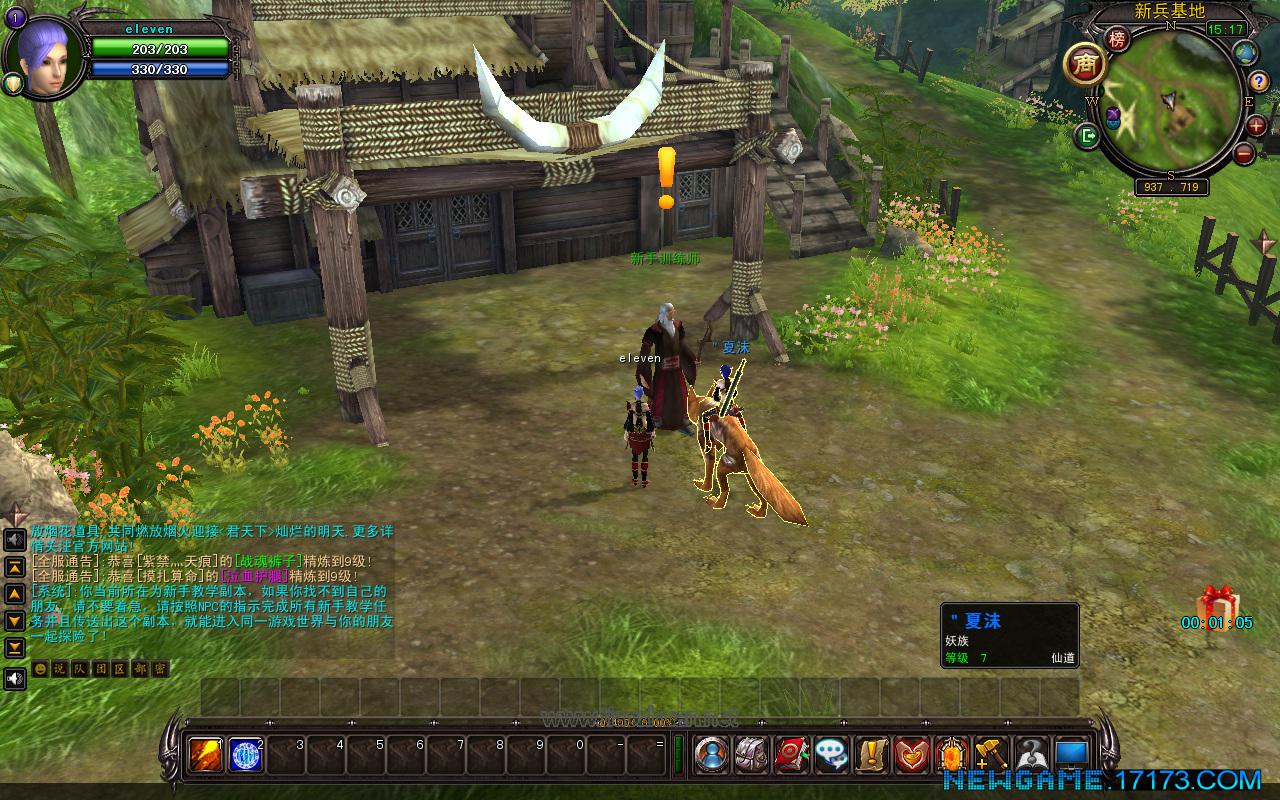Zoom in the minimap with plus button
This screenshot has width=1280, height=800.
tap(1256, 125)
